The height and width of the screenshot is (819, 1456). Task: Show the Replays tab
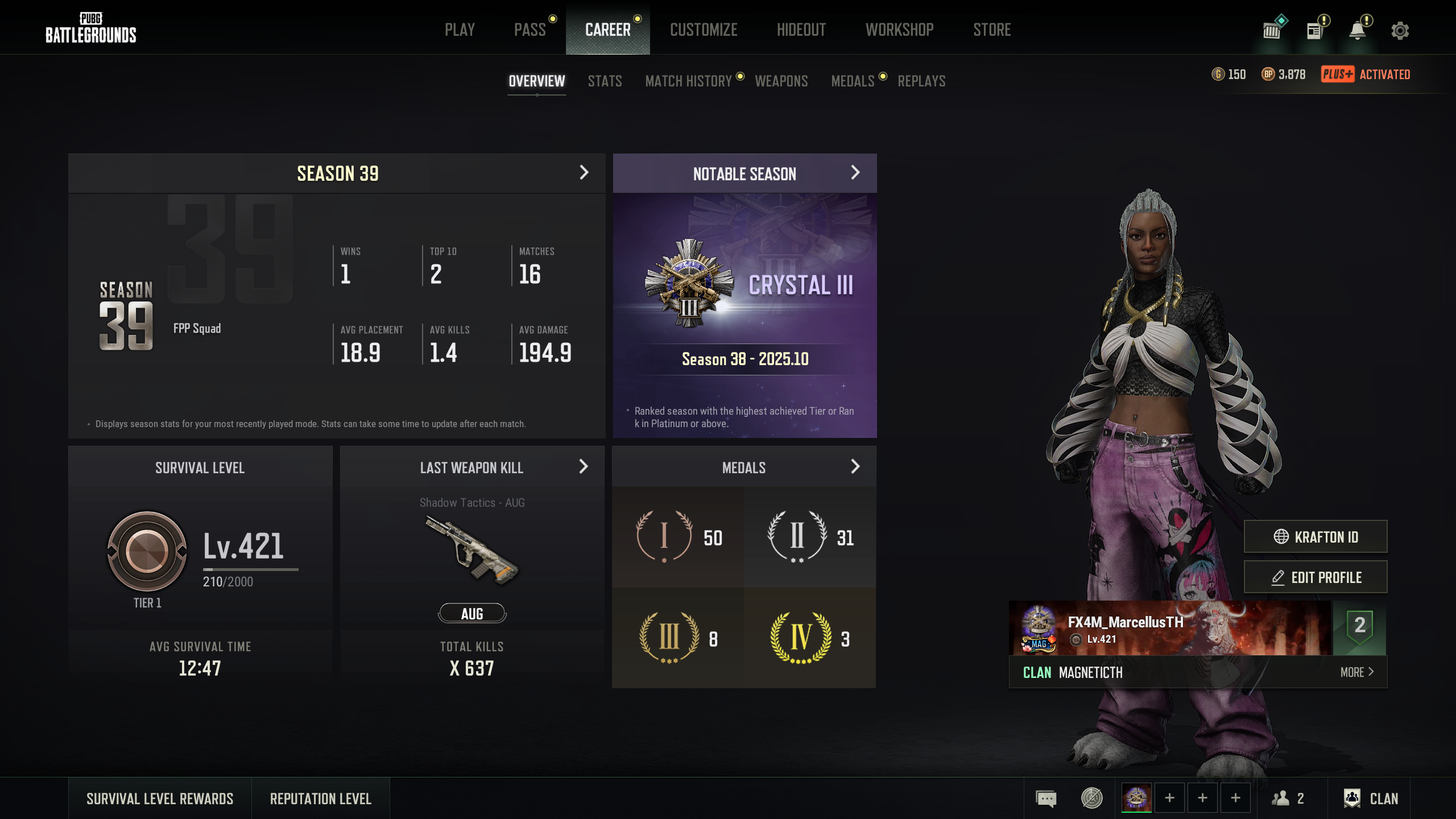(x=921, y=81)
